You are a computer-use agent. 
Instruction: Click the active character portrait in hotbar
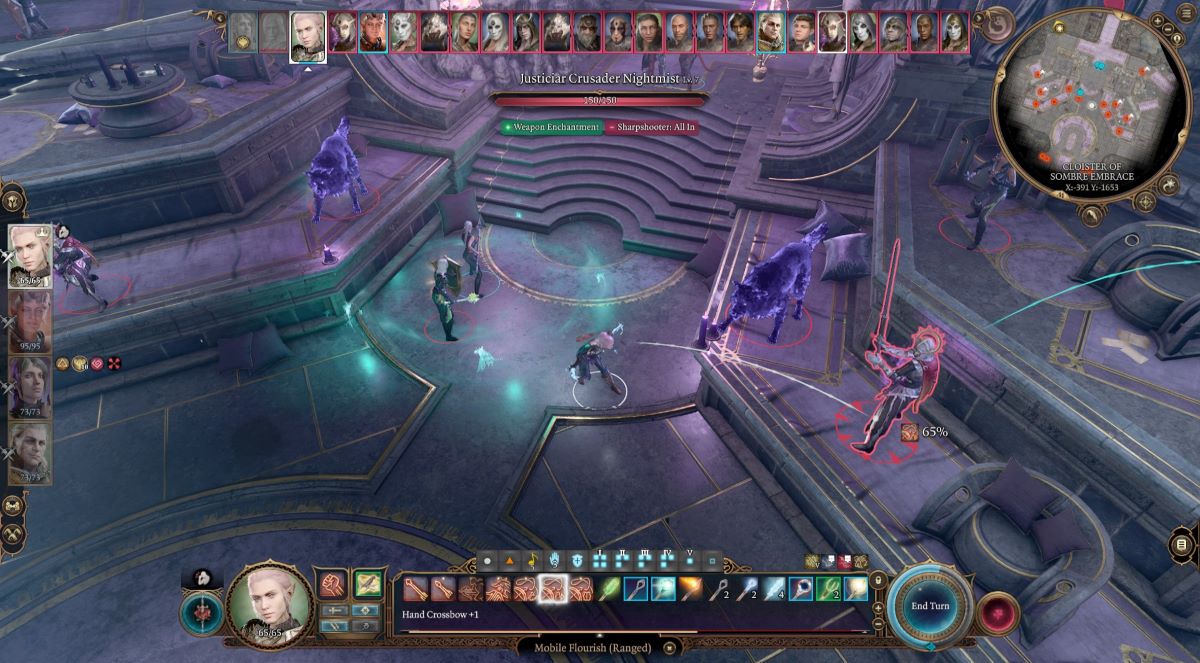click(266, 604)
